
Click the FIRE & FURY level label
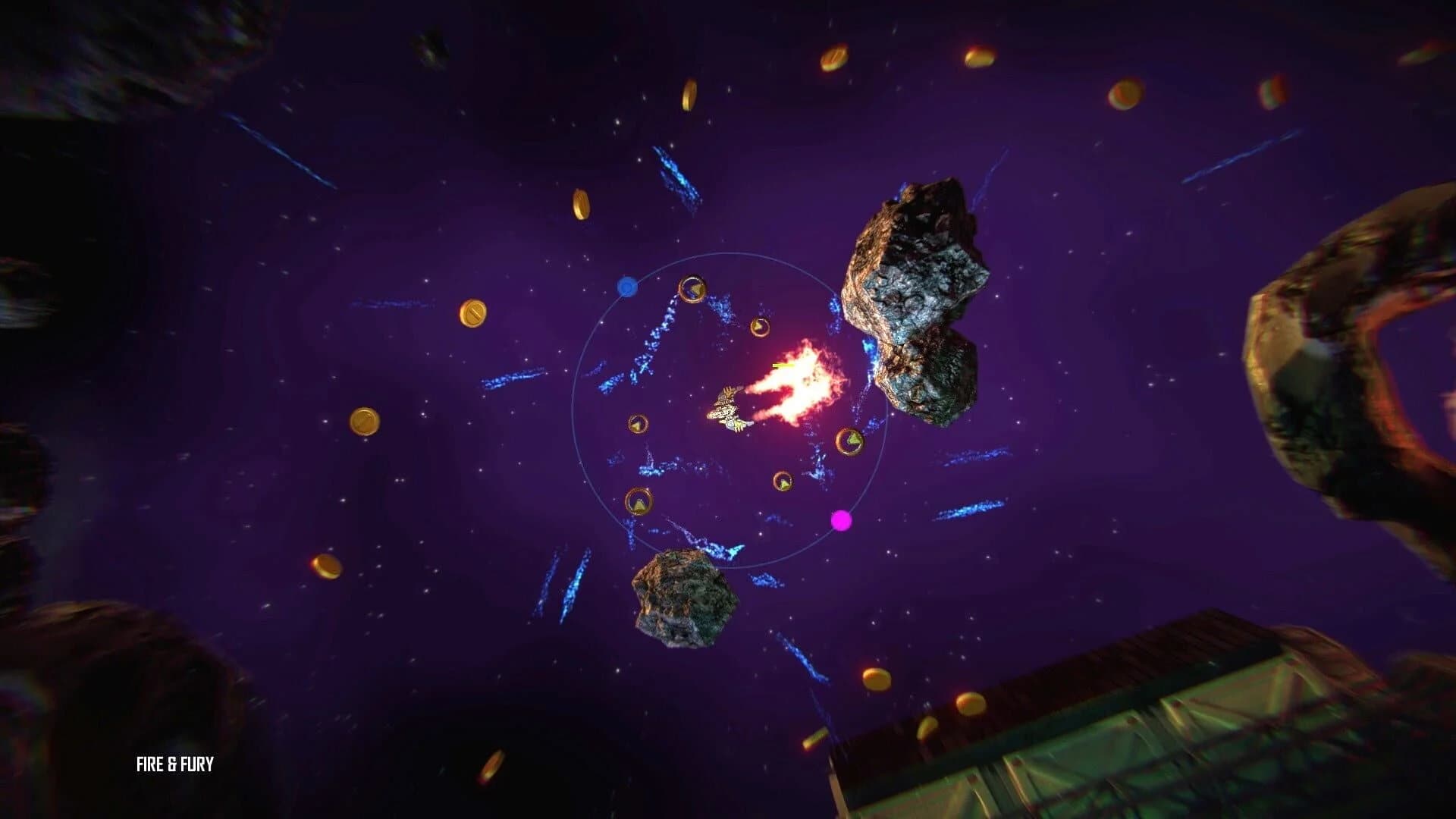click(174, 764)
